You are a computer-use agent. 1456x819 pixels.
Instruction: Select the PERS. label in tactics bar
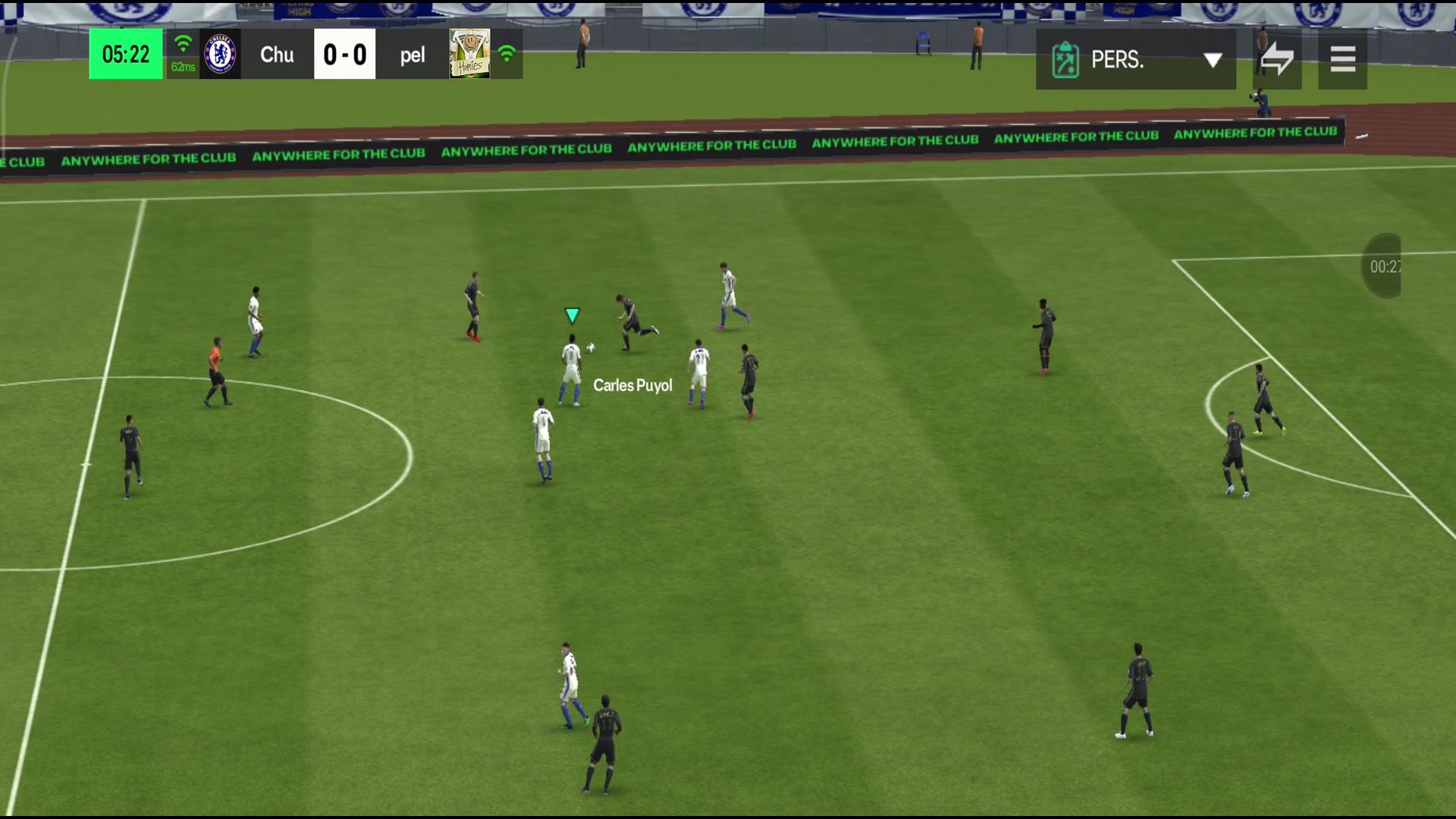pyautogui.click(x=1118, y=59)
